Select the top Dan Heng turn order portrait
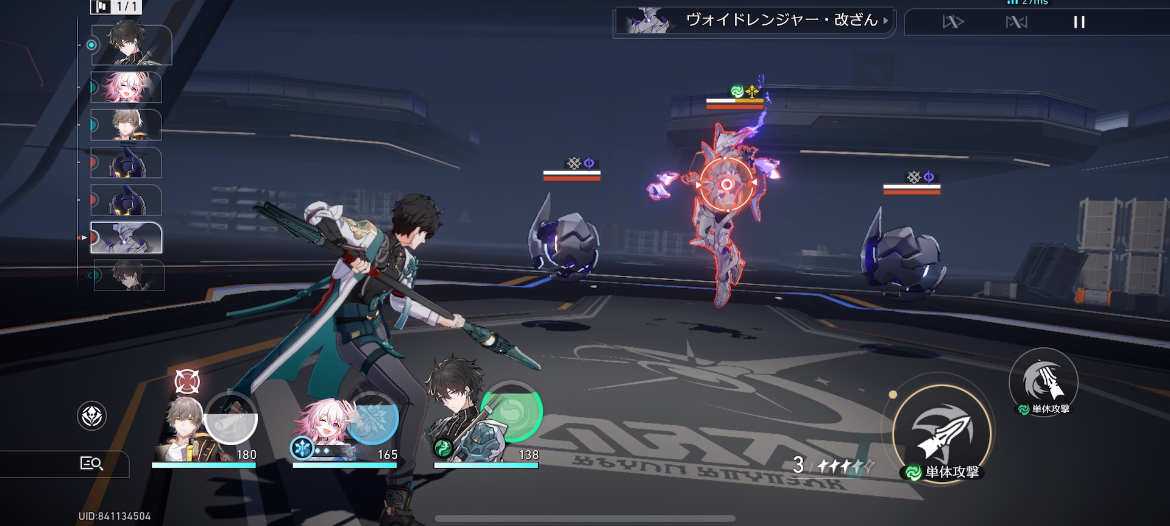This screenshot has width=1170, height=526. pyautogui.click(x=130, y=45)
